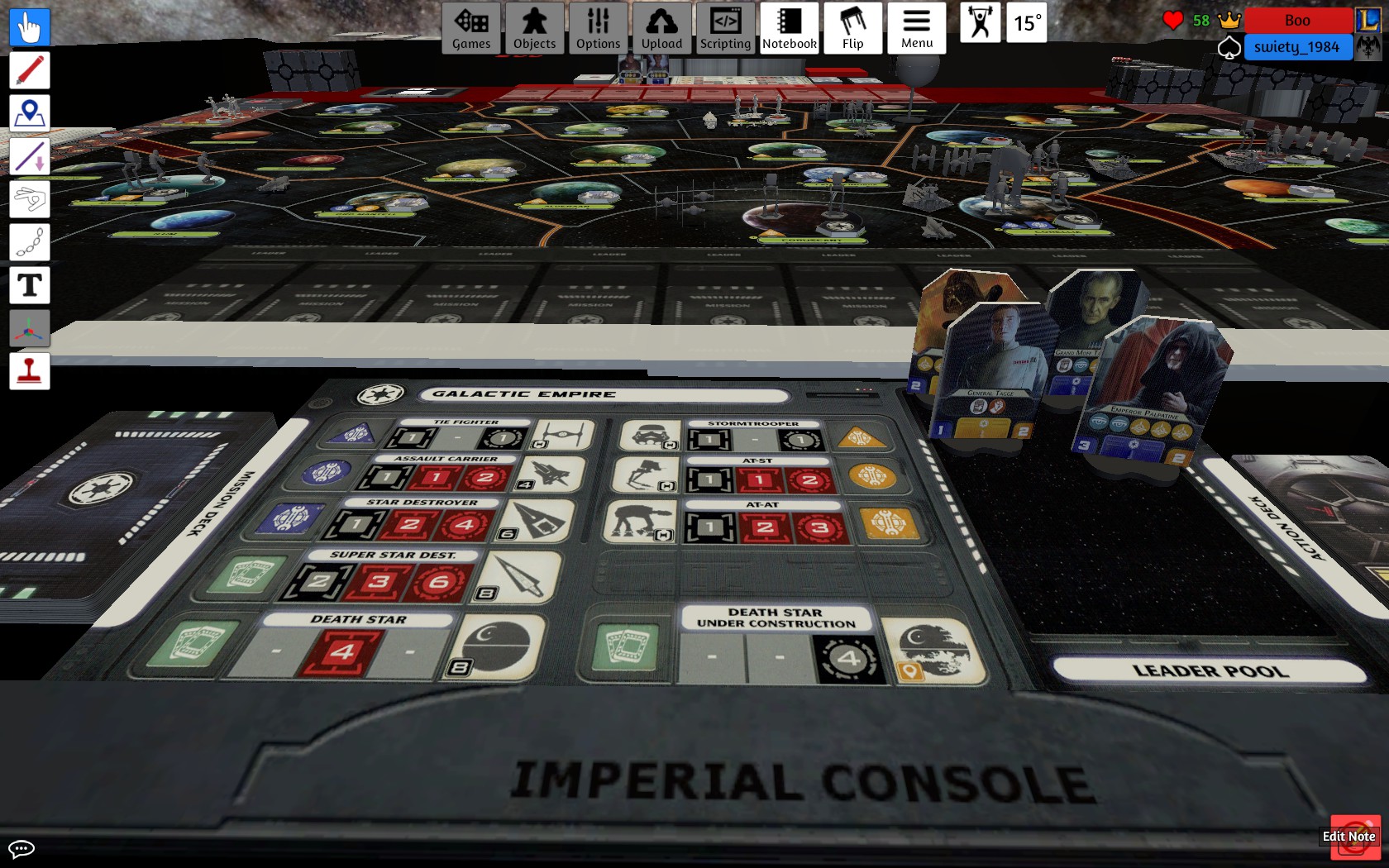The height and width of the screenshot is (868, 1389).
Task: Open the Scripting editor
Action: [x=725, y=28]
